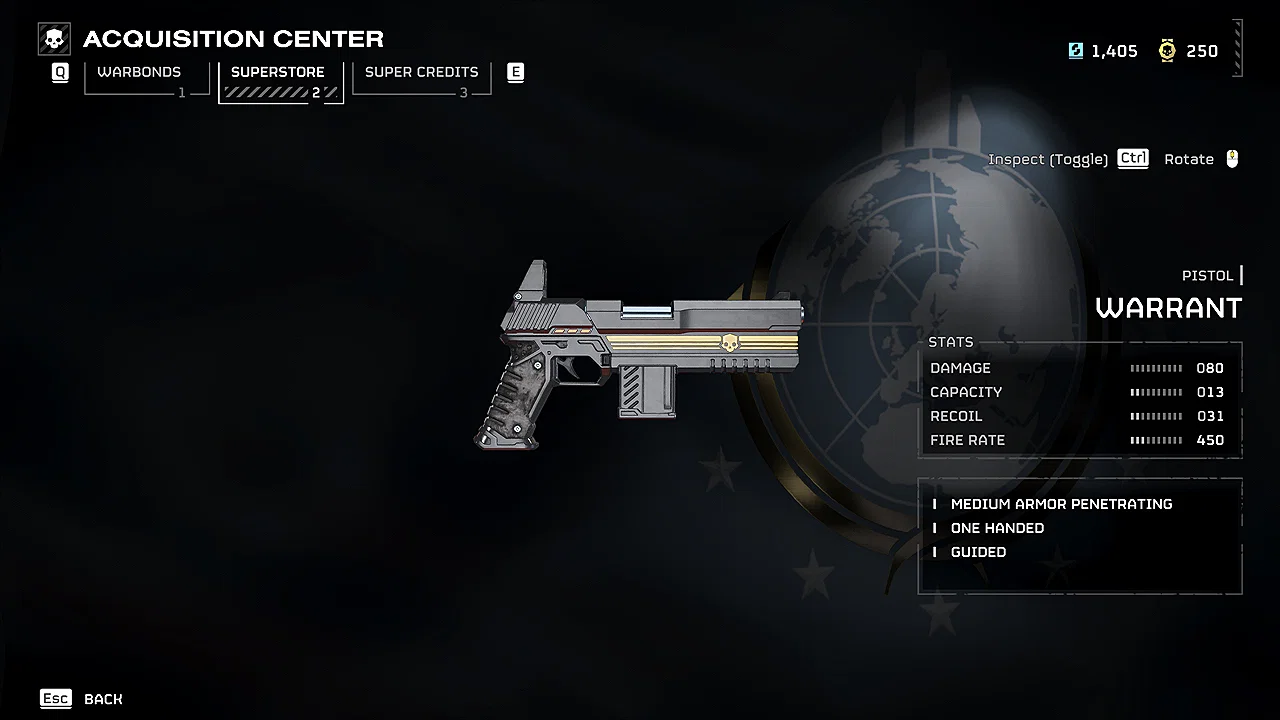Select the Superstore tab

point(279,71)
